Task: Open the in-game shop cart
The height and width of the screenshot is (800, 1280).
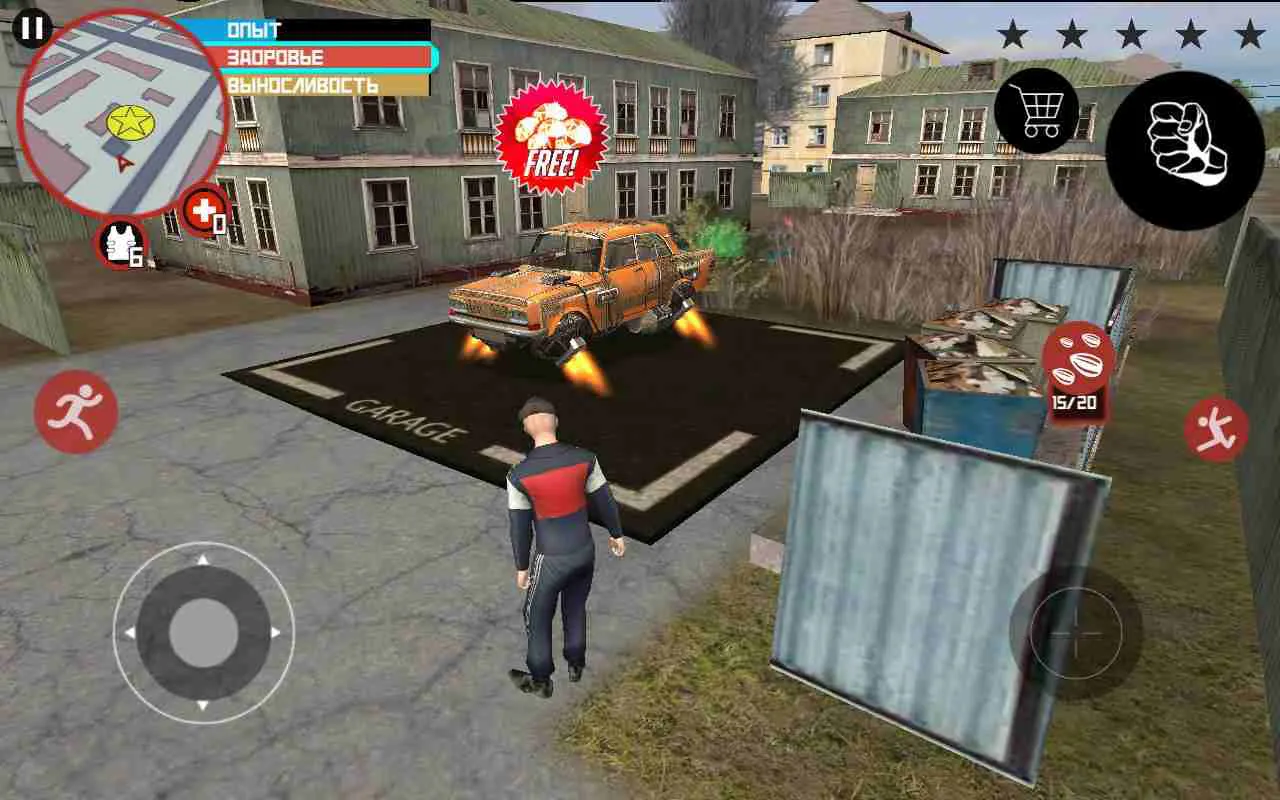Action: [x=1037, y=113]
